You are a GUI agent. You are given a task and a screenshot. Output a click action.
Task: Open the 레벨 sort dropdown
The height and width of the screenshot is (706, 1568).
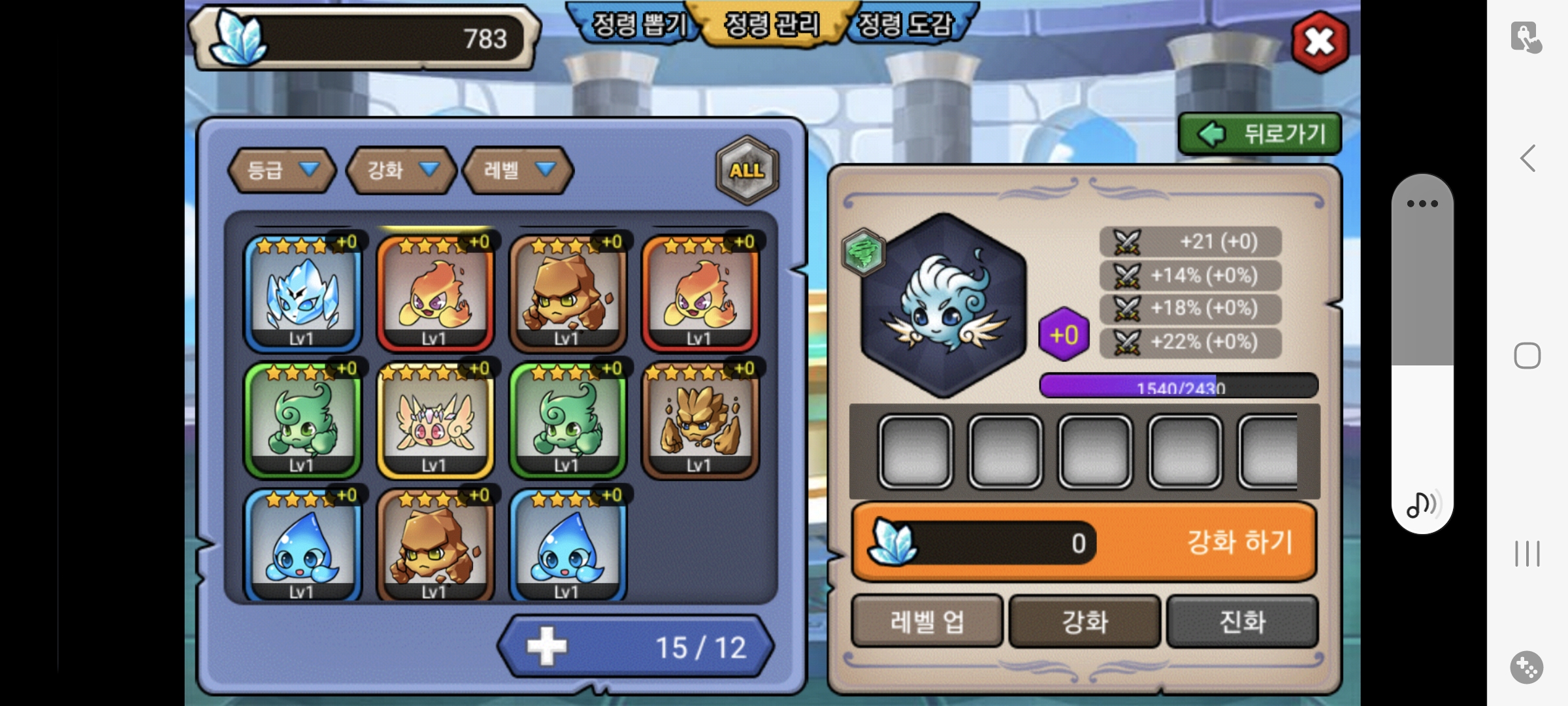click(517, 171)
